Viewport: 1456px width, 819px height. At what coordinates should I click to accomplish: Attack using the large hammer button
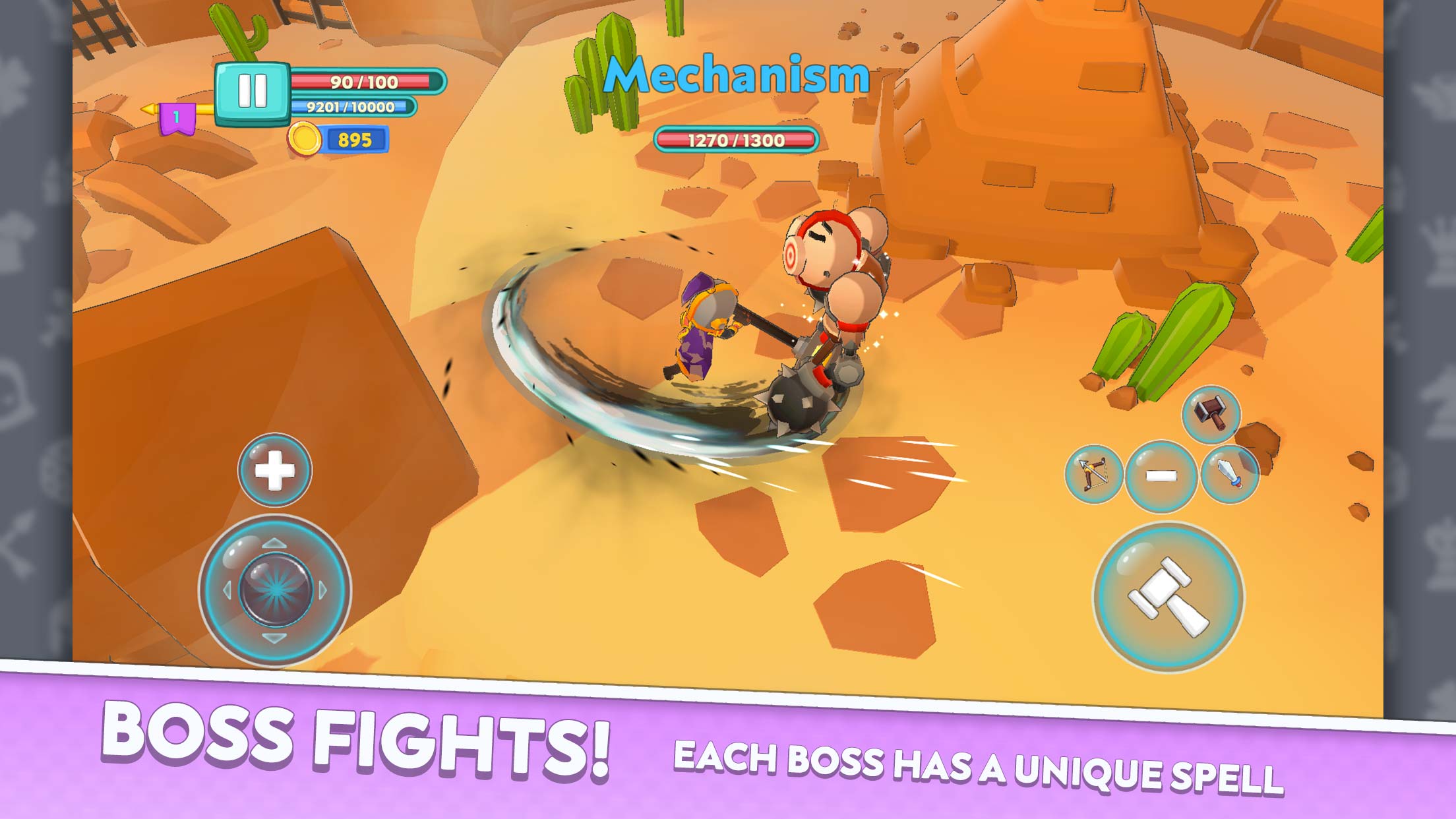(1168, 597)
